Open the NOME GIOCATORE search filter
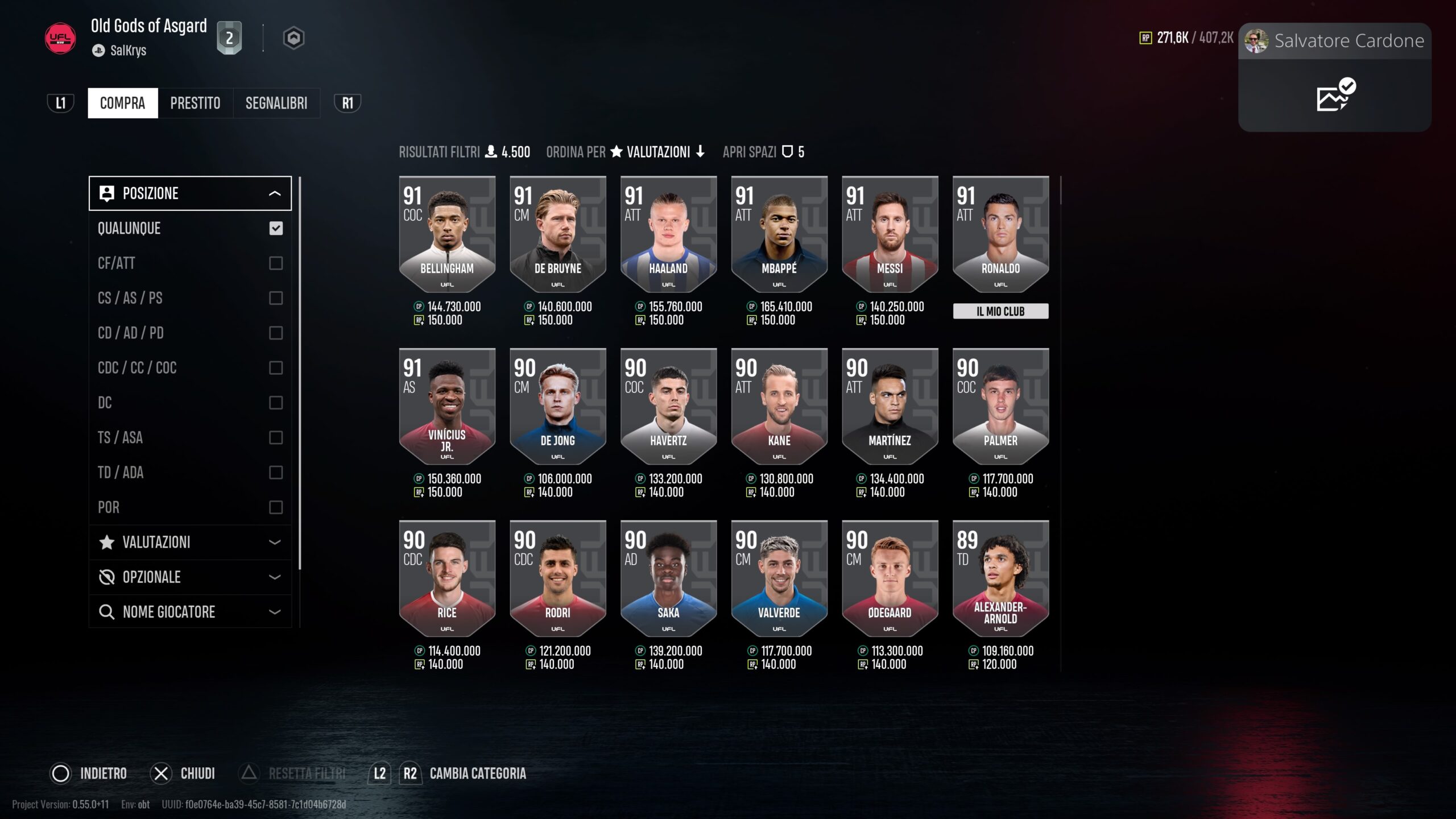 click(x=190, y=612)
